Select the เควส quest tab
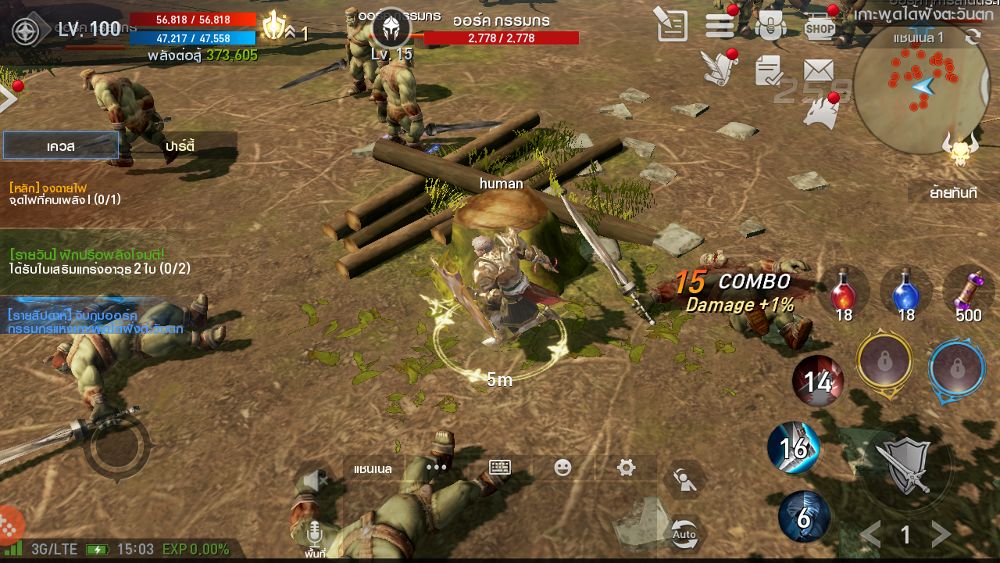The image size is (1000, 563). (61, 146)
